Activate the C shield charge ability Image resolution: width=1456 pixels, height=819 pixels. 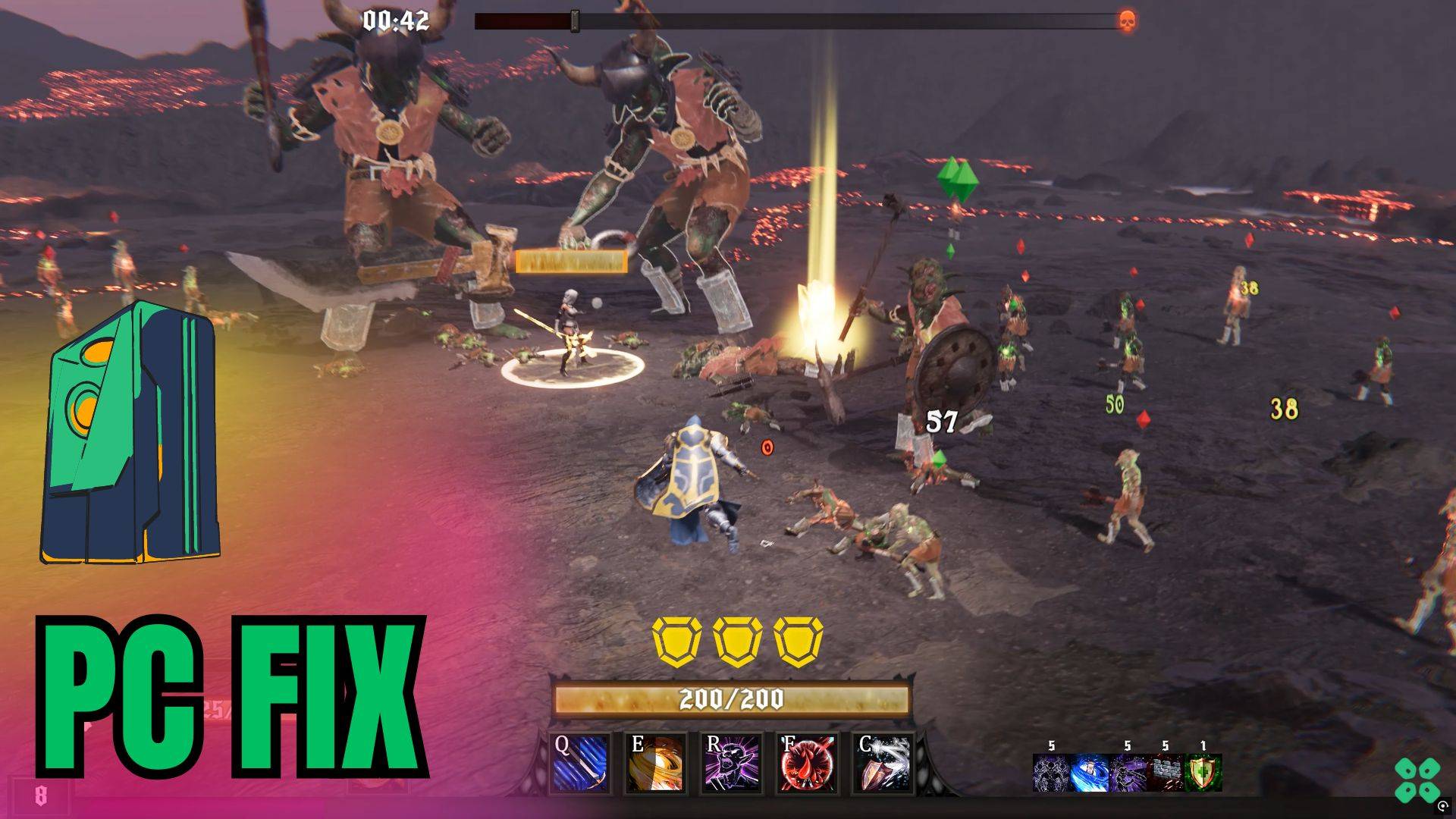(883, 763)
